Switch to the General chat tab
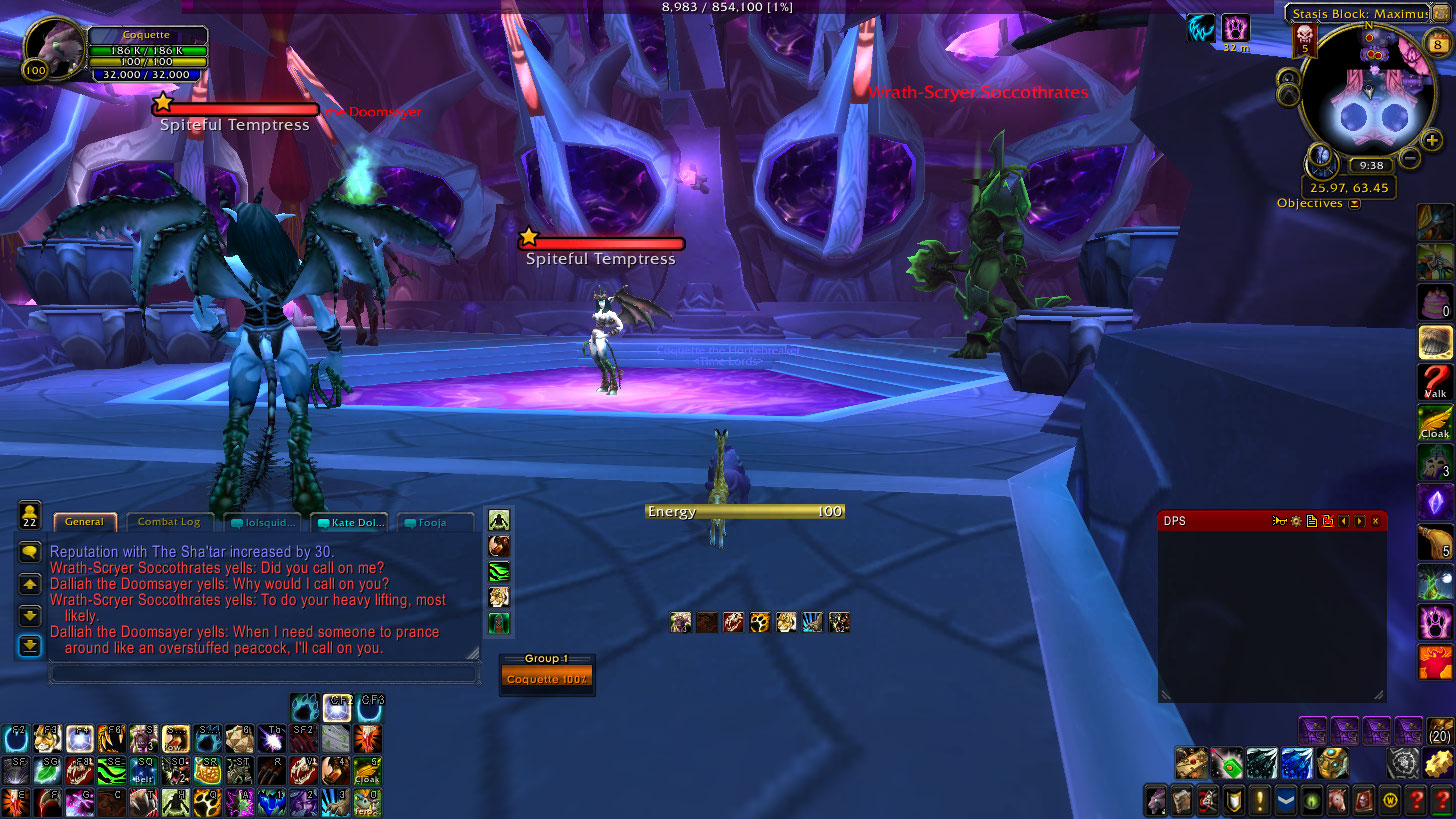Viewport: 1456px width, 819px height. click(x=85, y=522)
